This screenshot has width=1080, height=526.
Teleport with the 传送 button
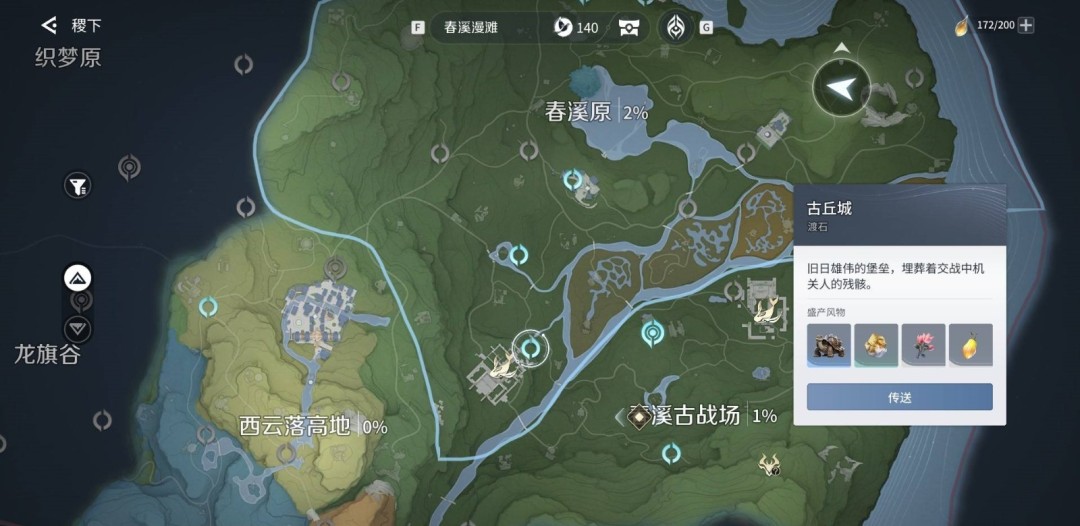coord(899,397)
